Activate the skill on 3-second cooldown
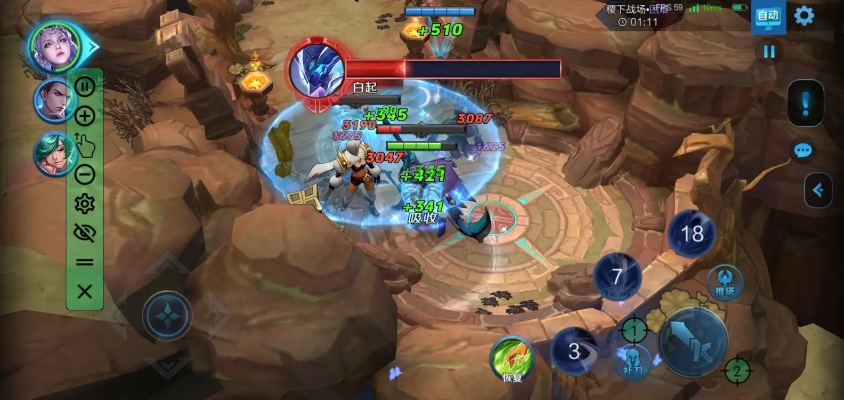The image size is (844, 400). [574, 351]
